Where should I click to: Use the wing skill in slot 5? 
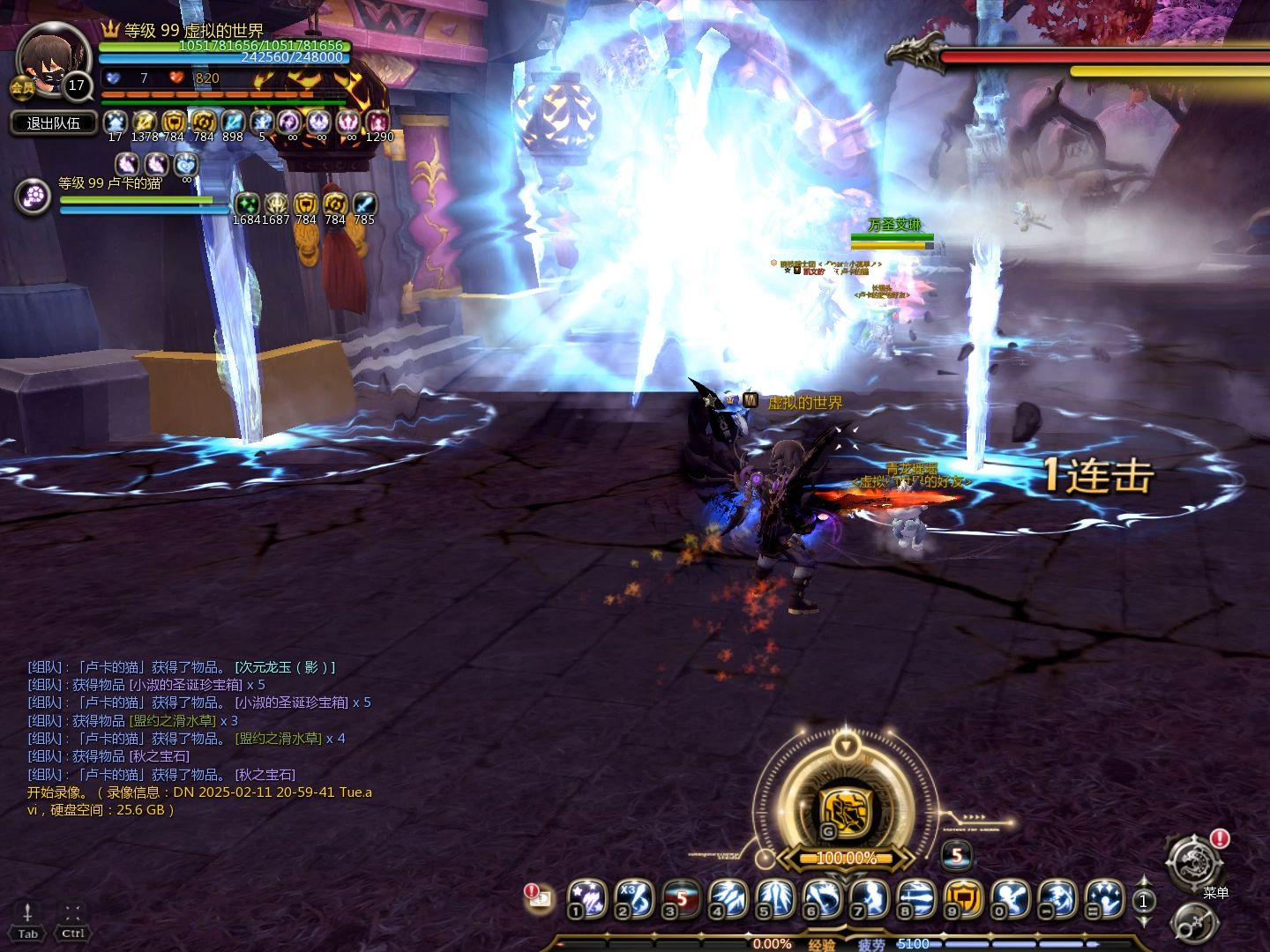pos(776,899)
